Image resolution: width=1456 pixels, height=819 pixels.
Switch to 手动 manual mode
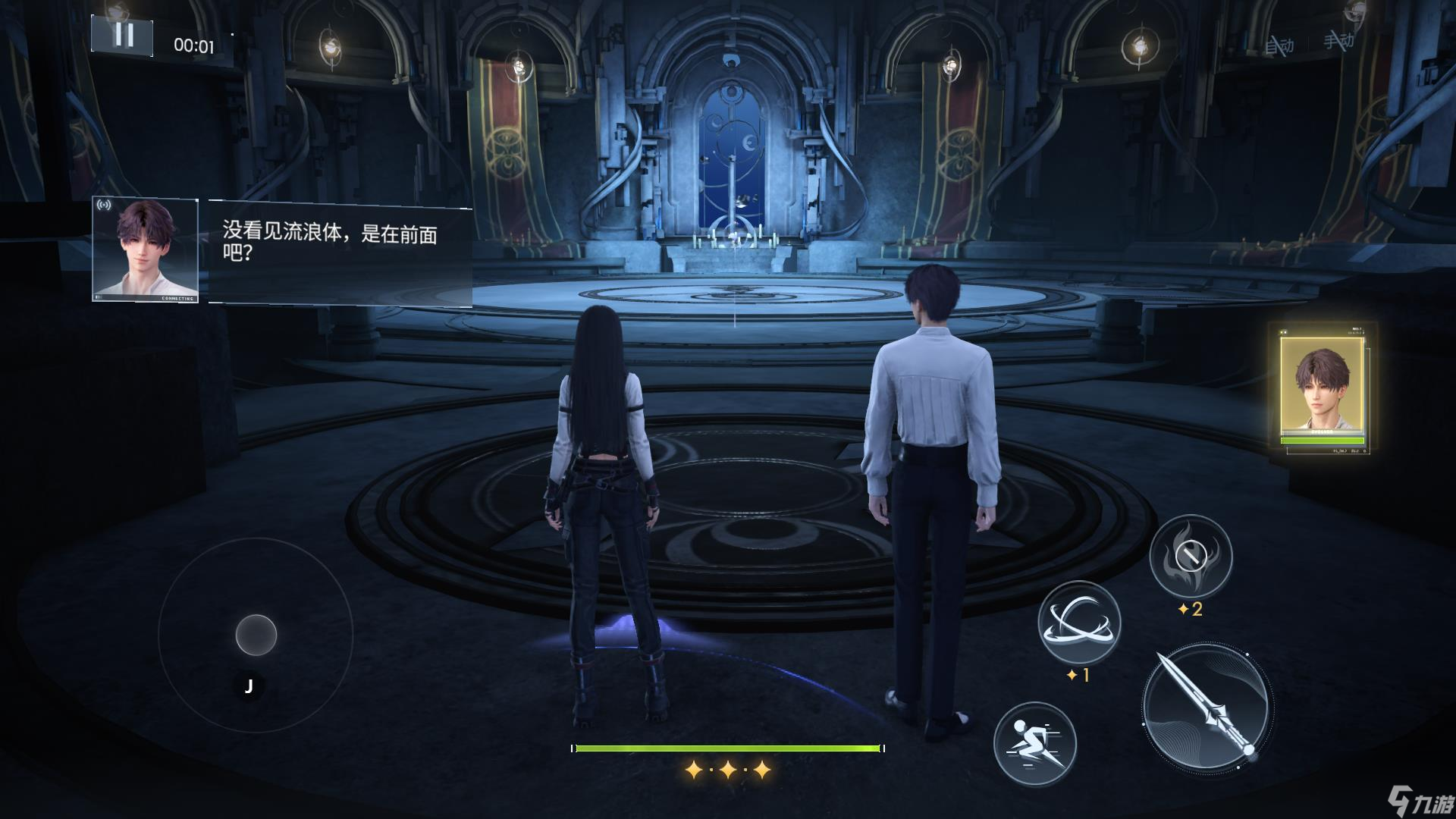pyautogui.click(x=1338, y=39)
